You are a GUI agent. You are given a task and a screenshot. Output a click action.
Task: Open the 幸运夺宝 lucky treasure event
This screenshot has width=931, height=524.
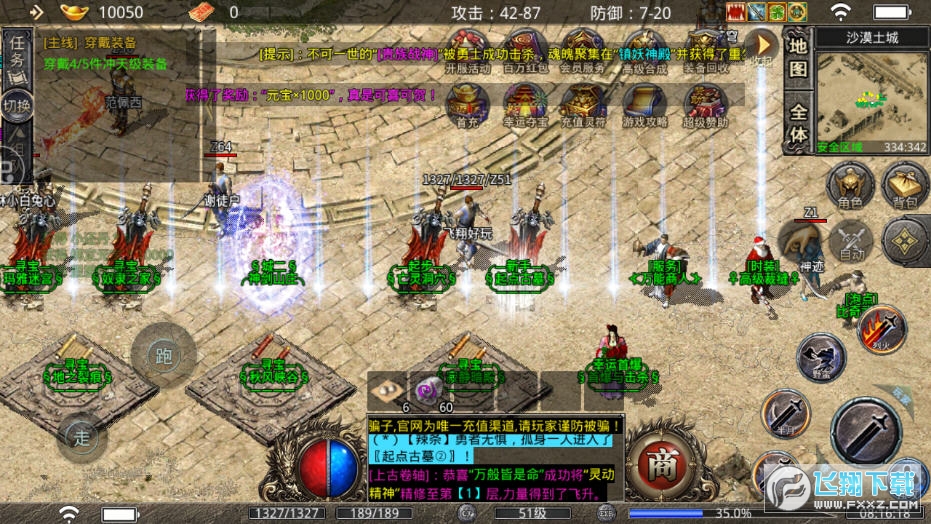(523, 102)
